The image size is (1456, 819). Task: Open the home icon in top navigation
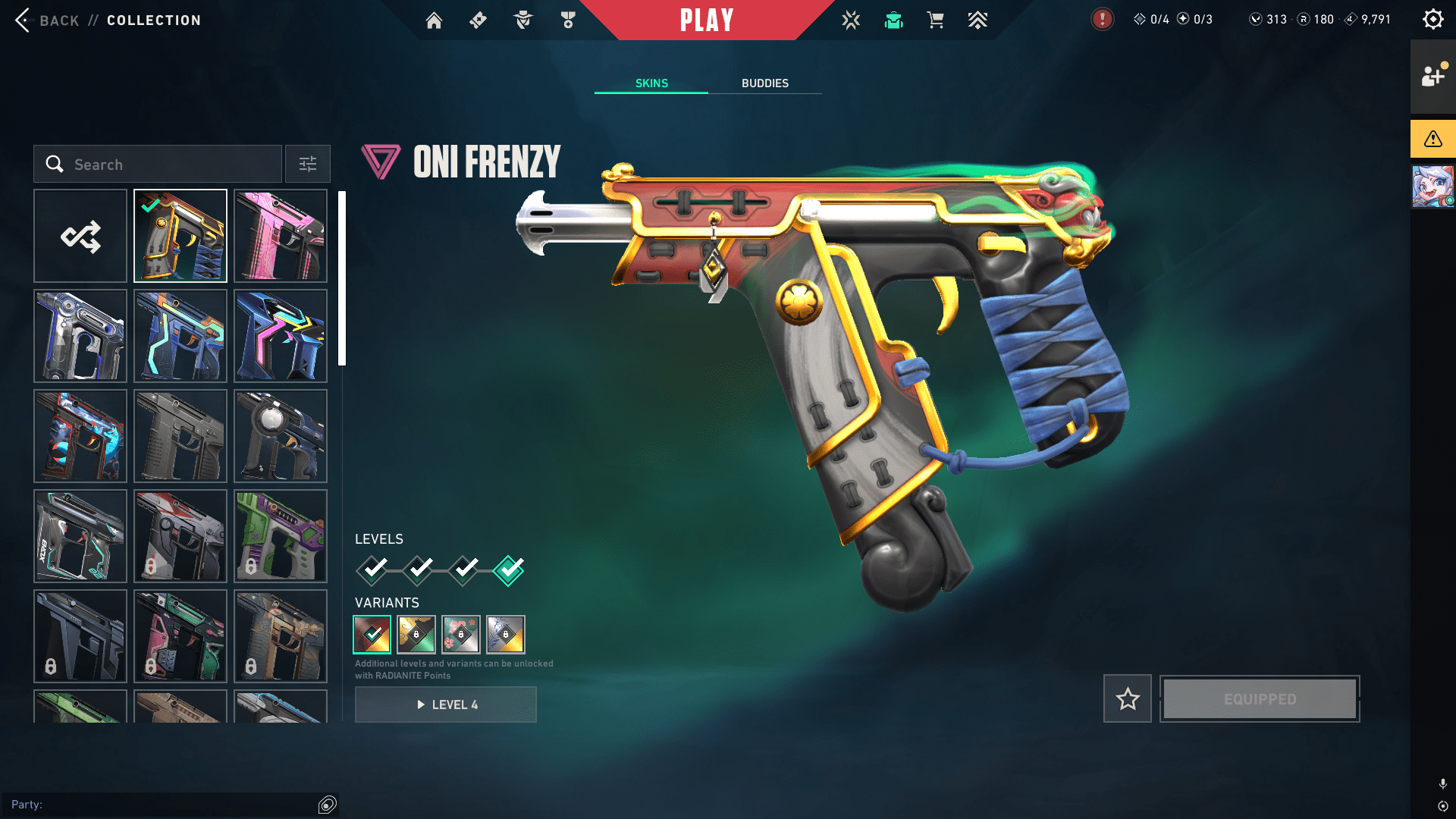coord(434,20)
